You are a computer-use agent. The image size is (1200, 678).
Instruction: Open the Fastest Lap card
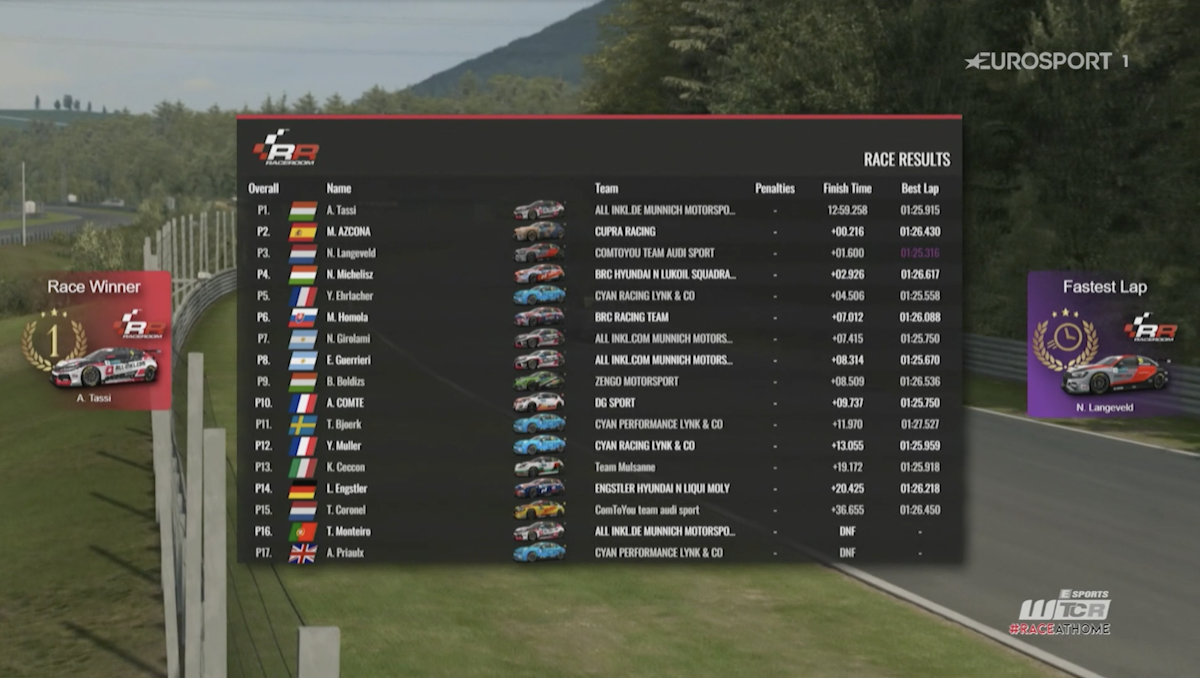point(1104,343)
